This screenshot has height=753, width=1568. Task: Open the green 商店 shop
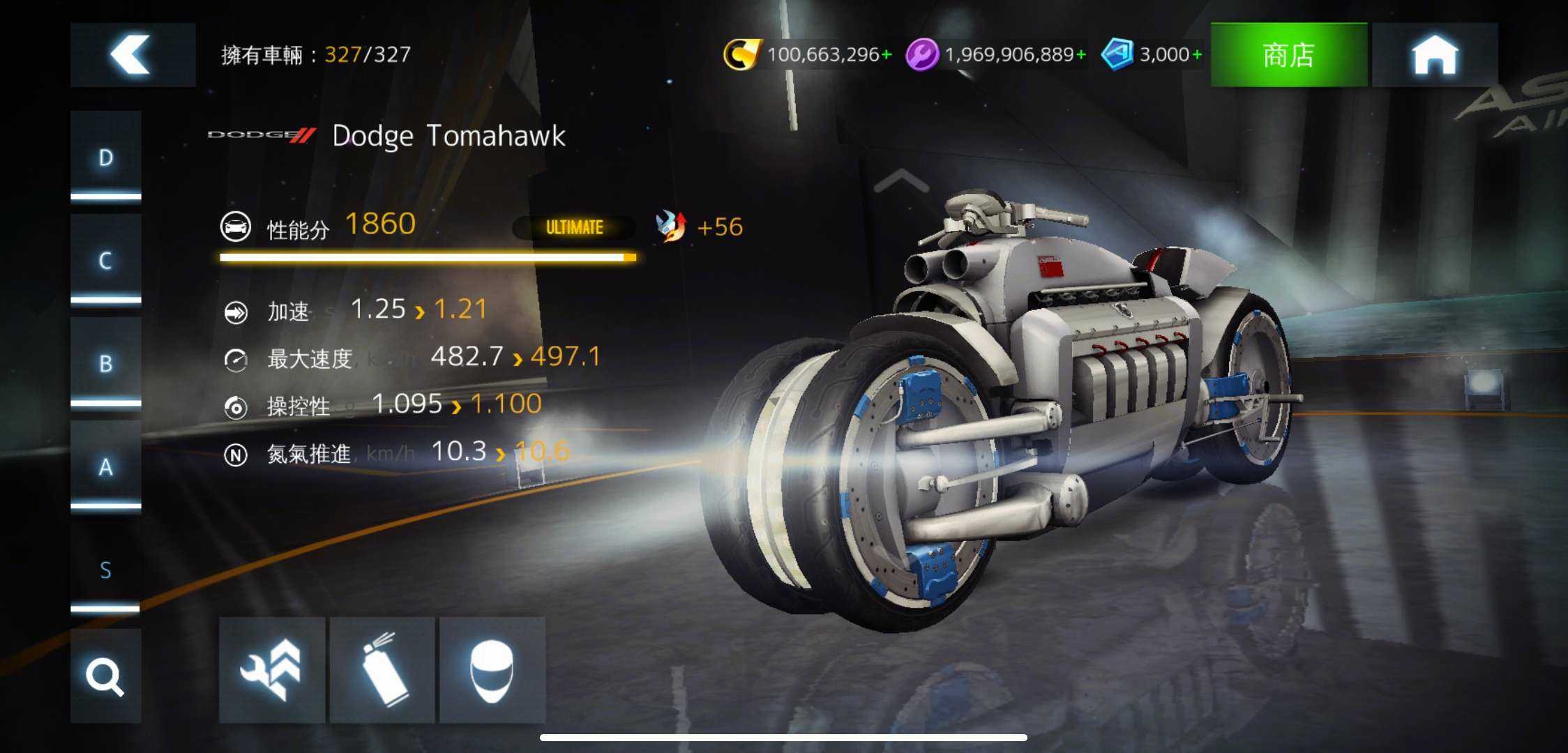pos(1288,54)
